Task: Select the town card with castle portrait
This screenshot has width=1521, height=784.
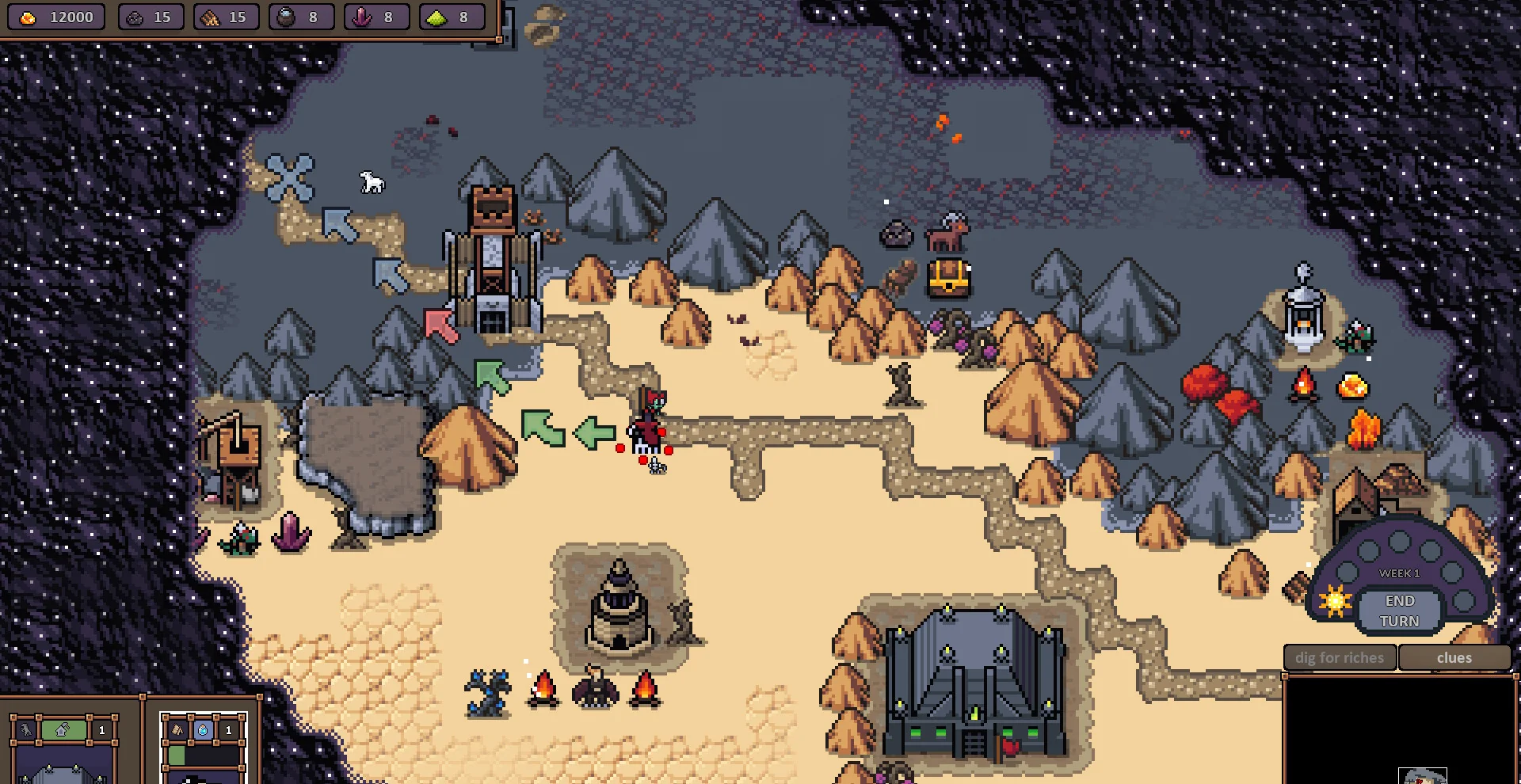Action: 65,764
